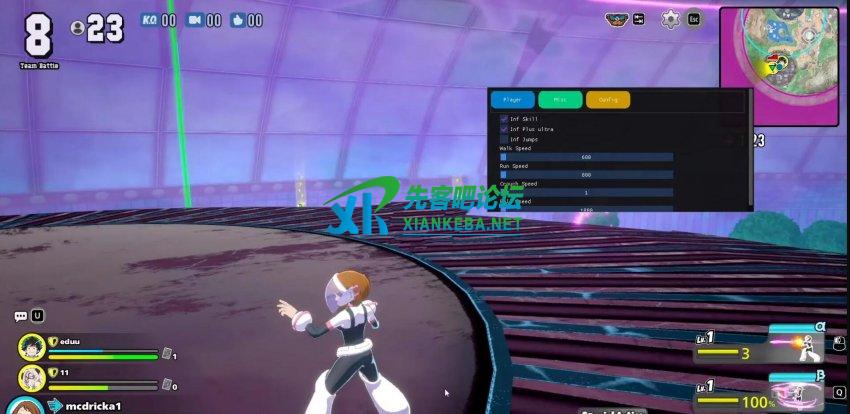Image resolution: width=850 pixels, height=414 pixels.
Task: Open the chat speech bubble icon
Action: point(20,316)
